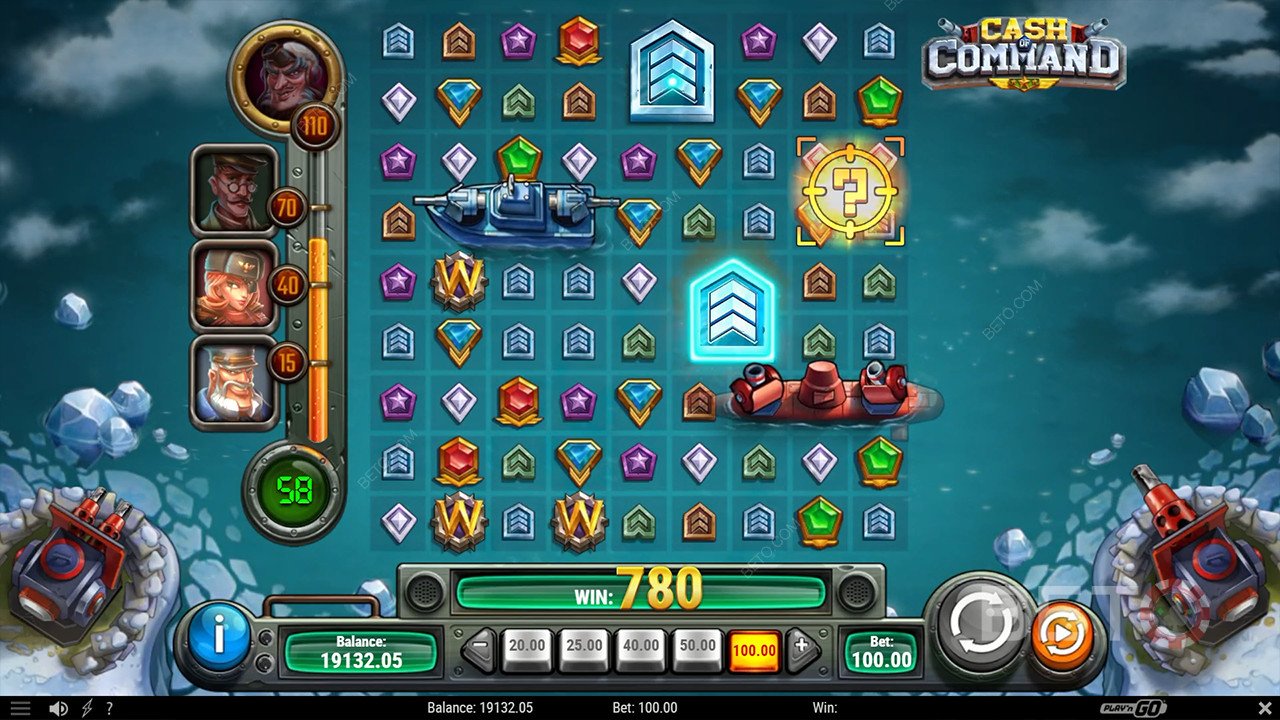Open the blue info paytable button

[x=219, y=634]
